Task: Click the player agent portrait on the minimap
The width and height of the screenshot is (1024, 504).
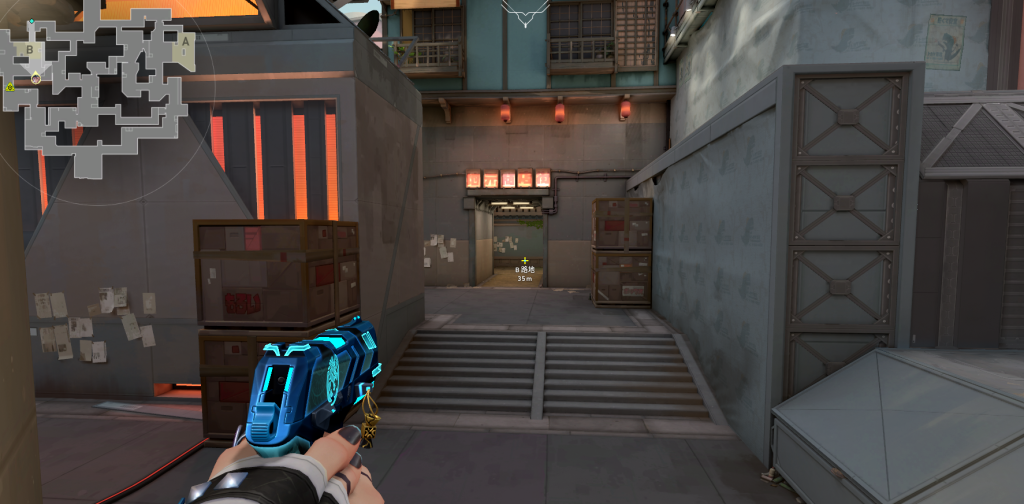Action: (x=36, y=78)
